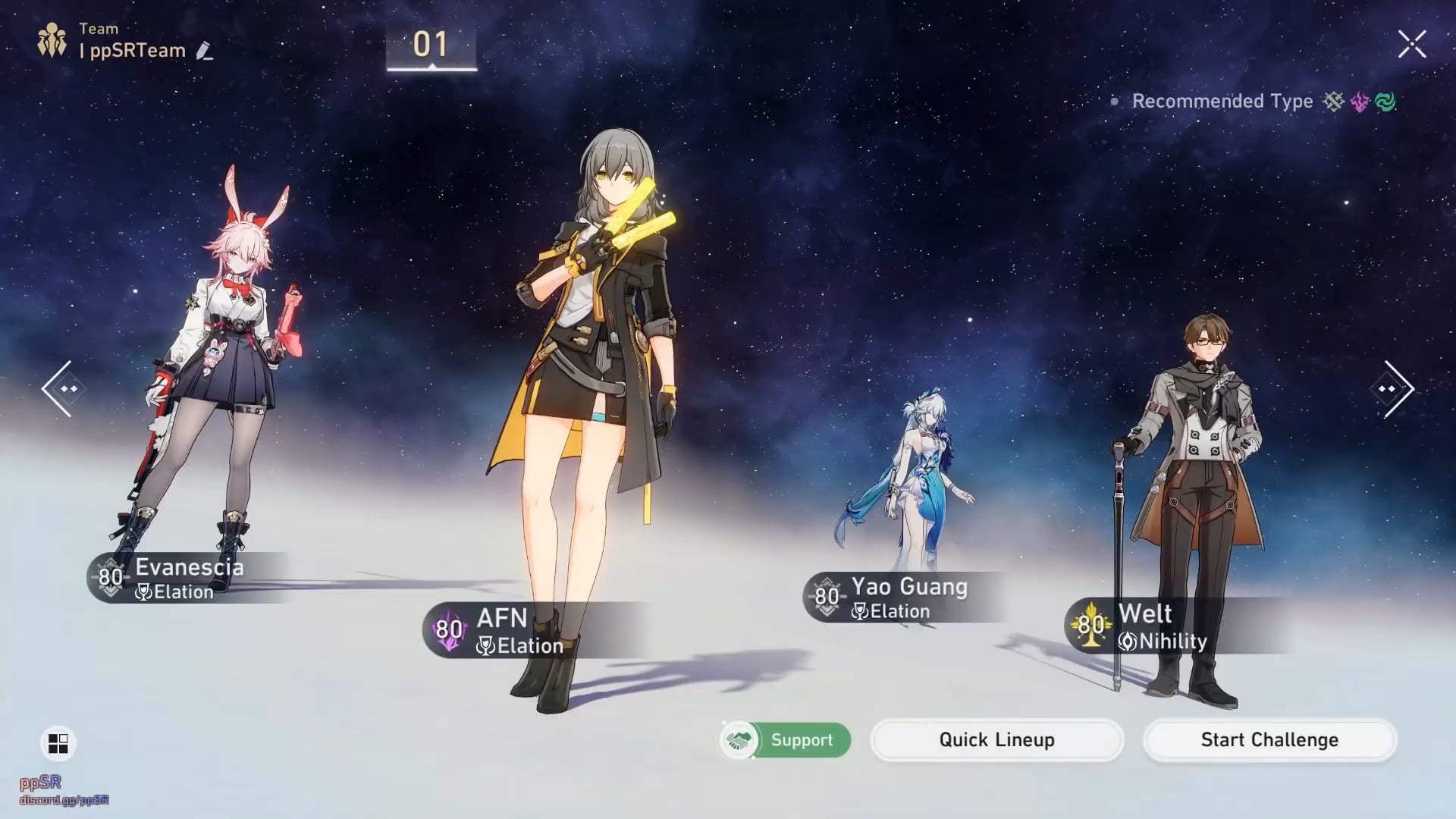Rename the ppSRTeam with pencil icon

point(204,51)
